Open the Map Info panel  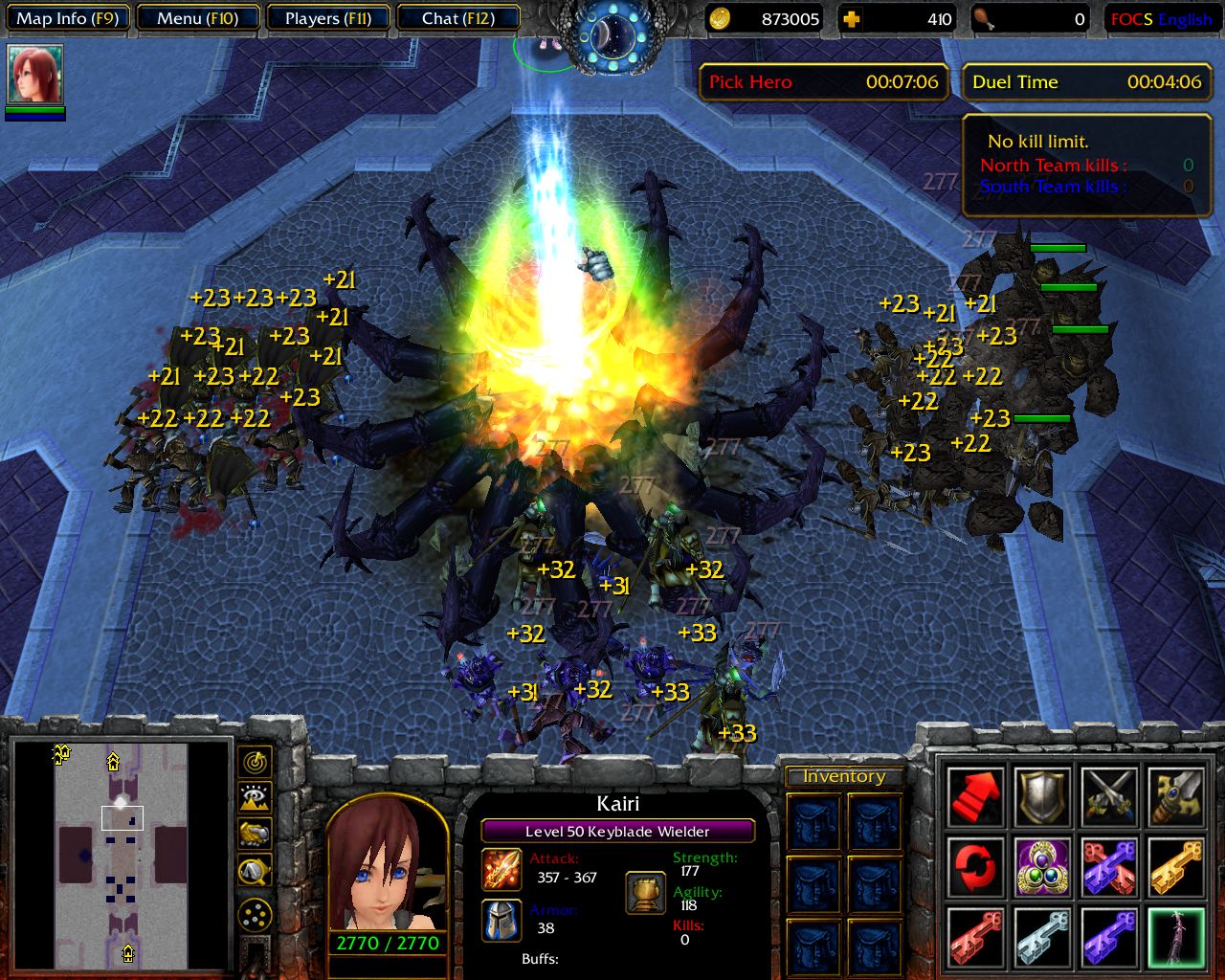[67, 18]
